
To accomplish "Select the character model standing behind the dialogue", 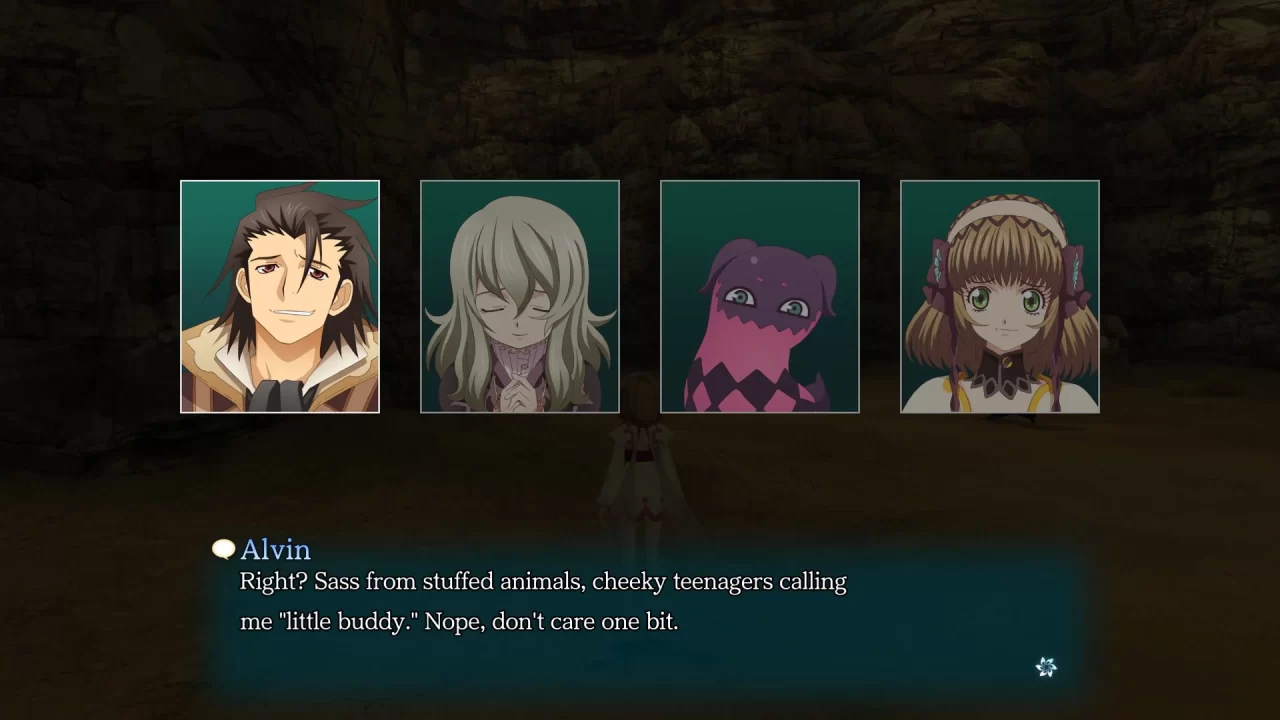I will (640, 470).
